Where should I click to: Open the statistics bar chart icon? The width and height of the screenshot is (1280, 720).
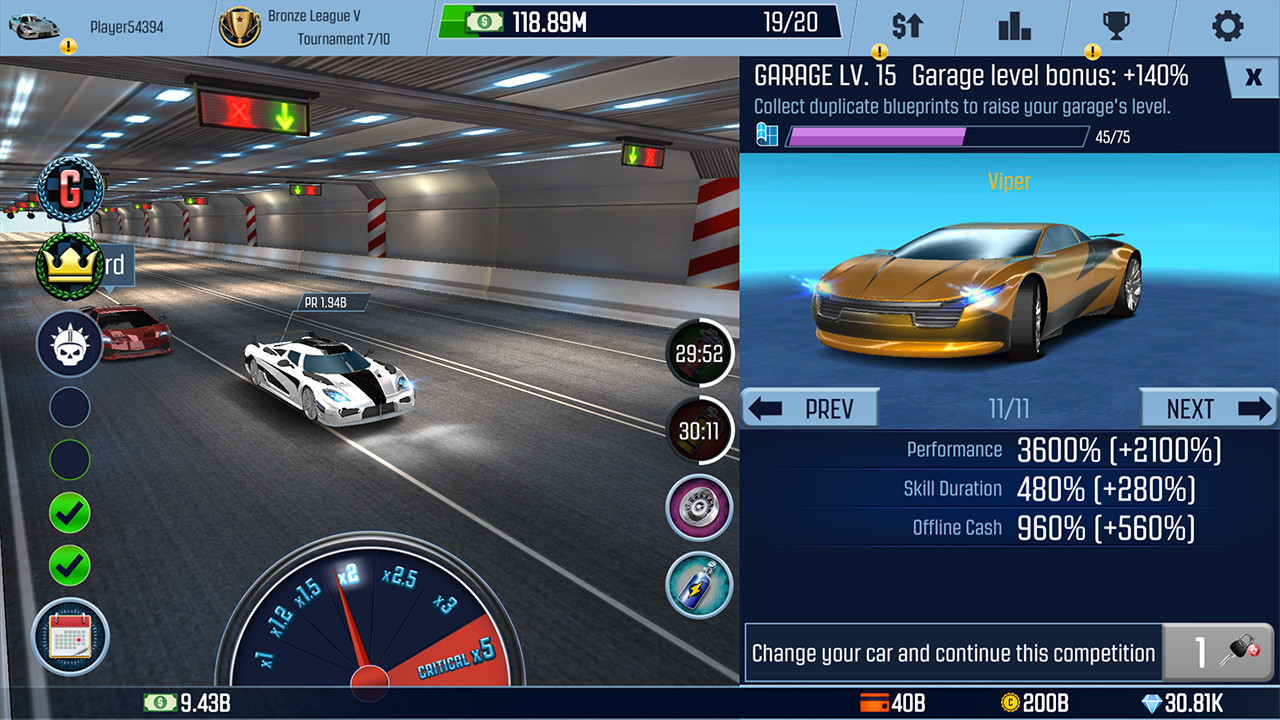pos(1014,26)
